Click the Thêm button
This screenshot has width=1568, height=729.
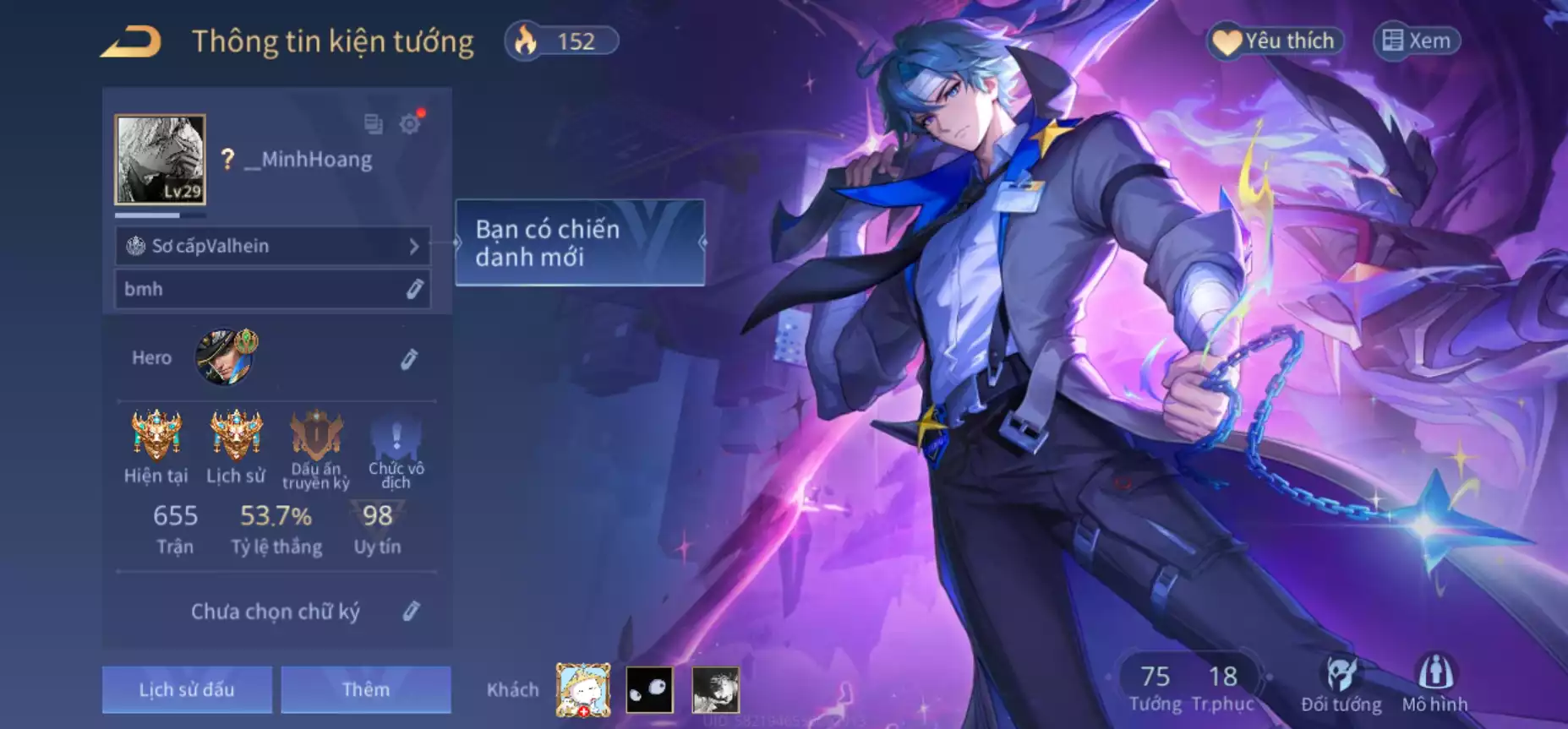[x=366, y=689]
